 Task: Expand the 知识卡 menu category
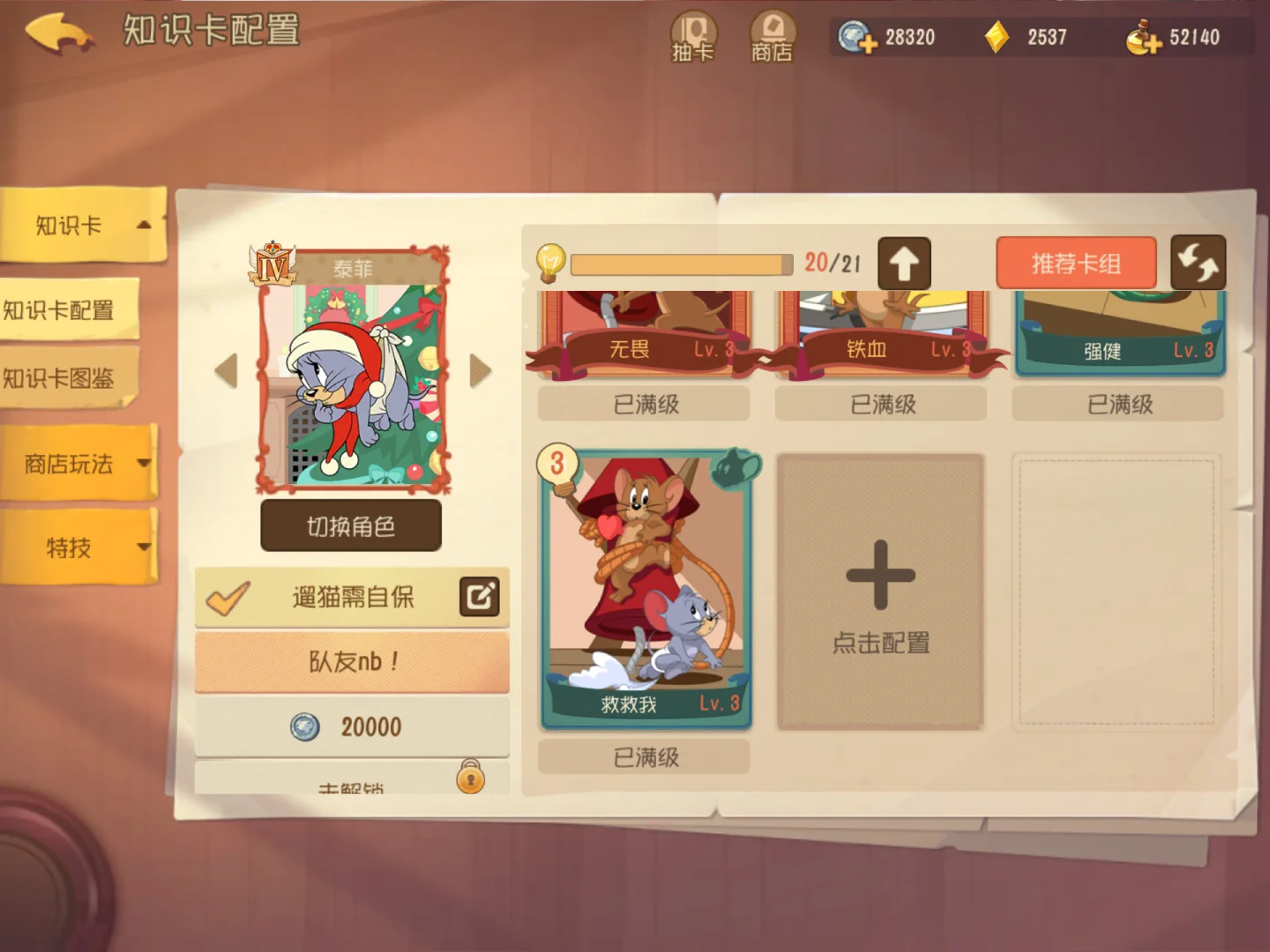tap(84, 226)
